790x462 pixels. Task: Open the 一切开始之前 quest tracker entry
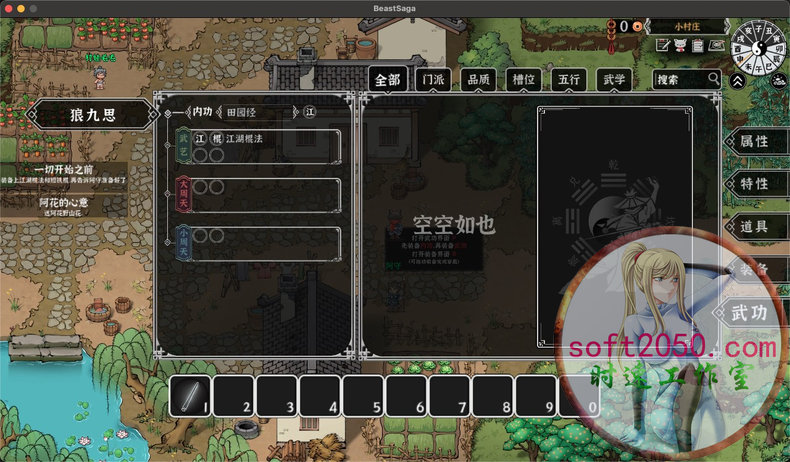(x=65, y=174)
